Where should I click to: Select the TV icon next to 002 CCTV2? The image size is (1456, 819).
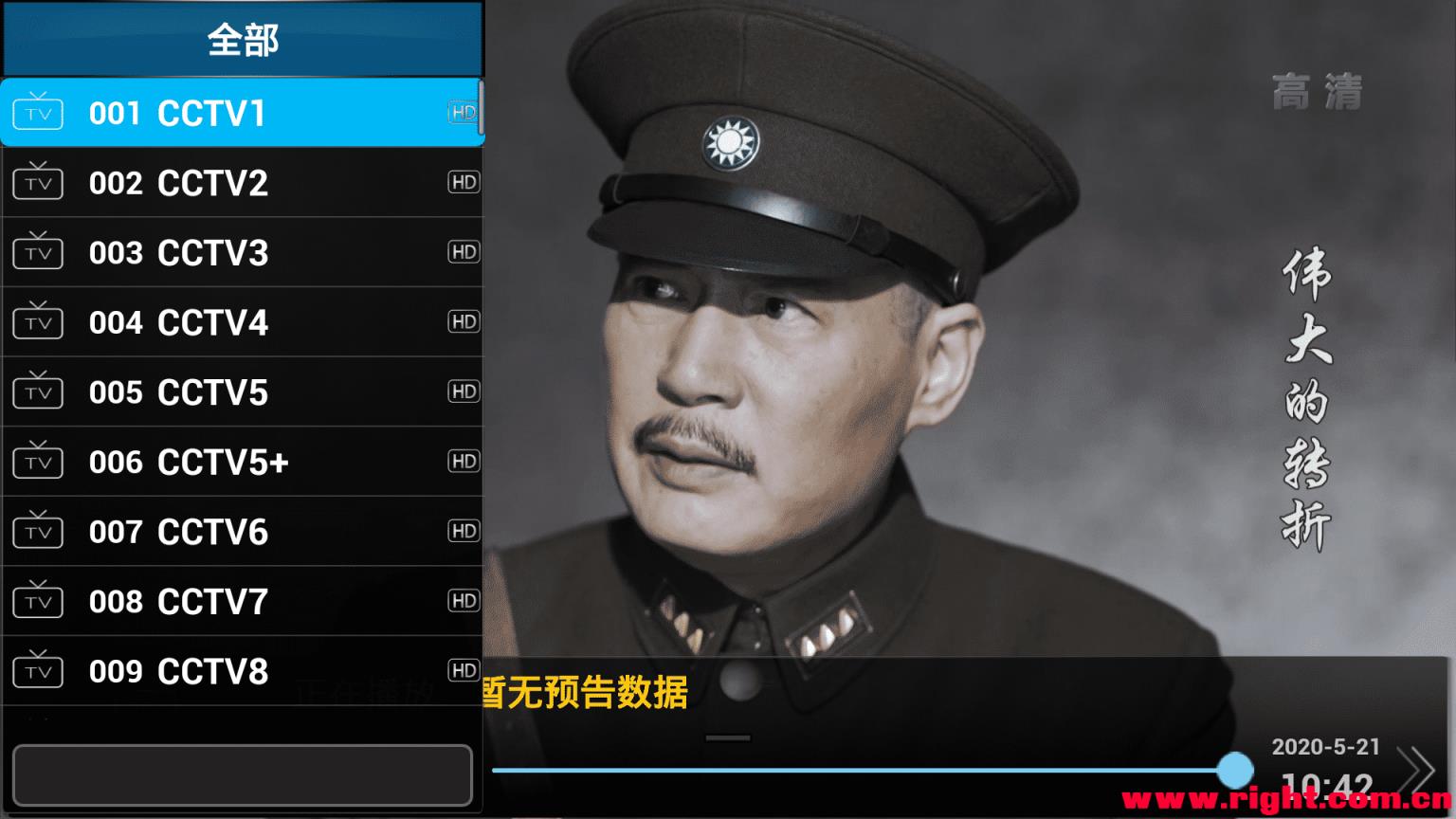coord(37,181)
